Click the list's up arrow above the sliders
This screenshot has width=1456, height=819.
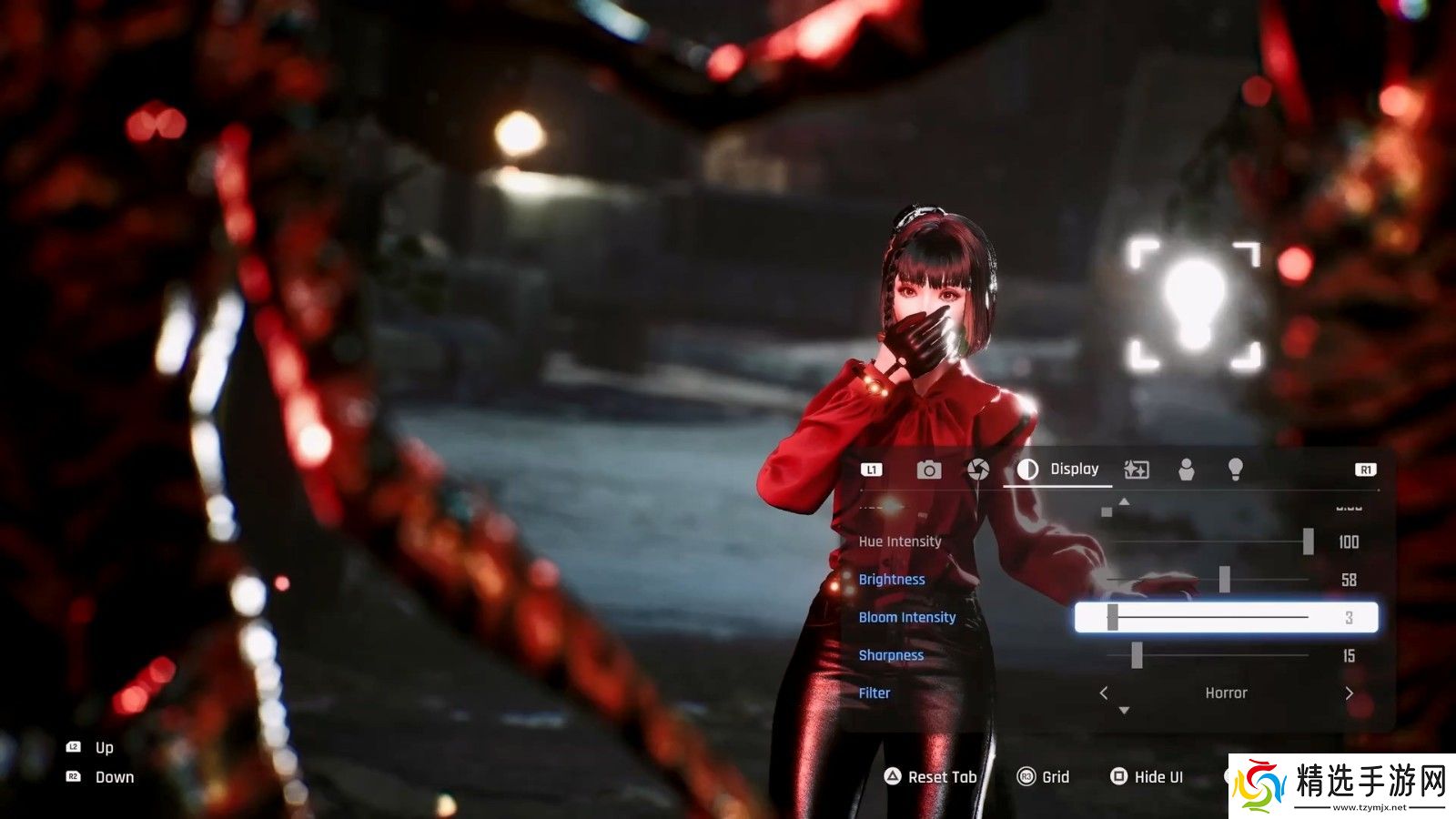pos(1125,501)
